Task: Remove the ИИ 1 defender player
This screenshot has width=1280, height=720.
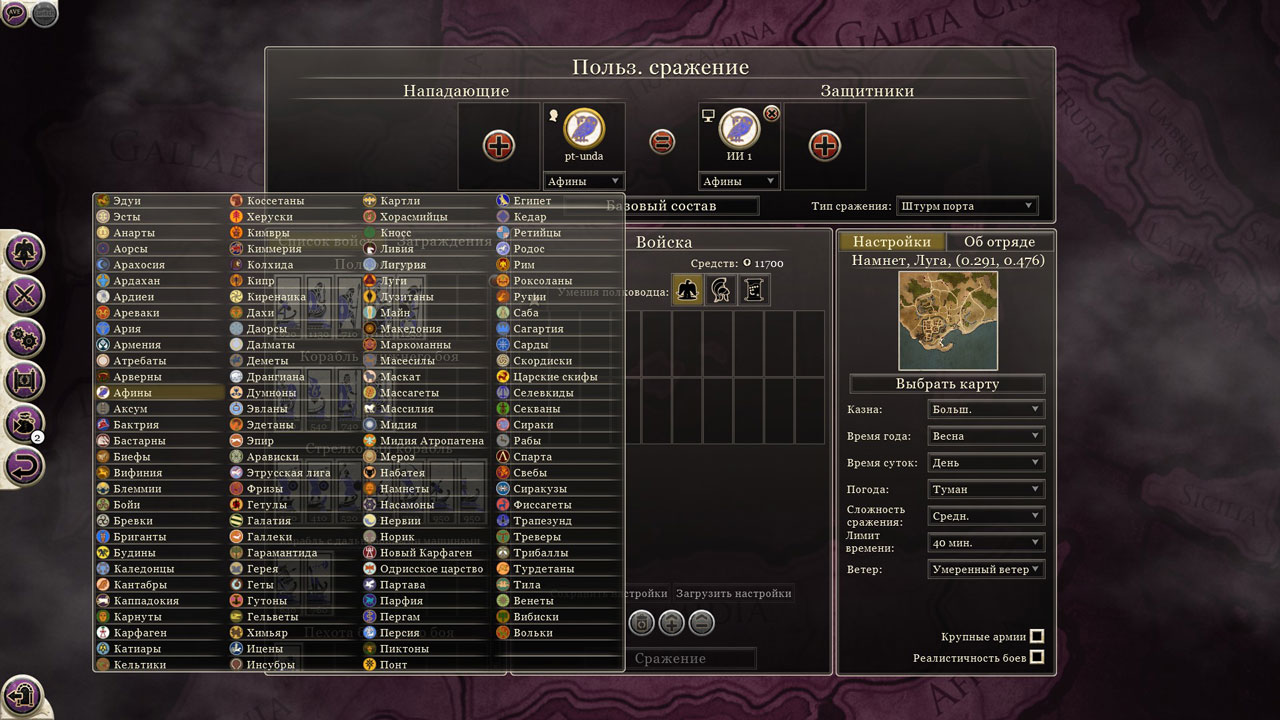Action: tap(771, 114)
